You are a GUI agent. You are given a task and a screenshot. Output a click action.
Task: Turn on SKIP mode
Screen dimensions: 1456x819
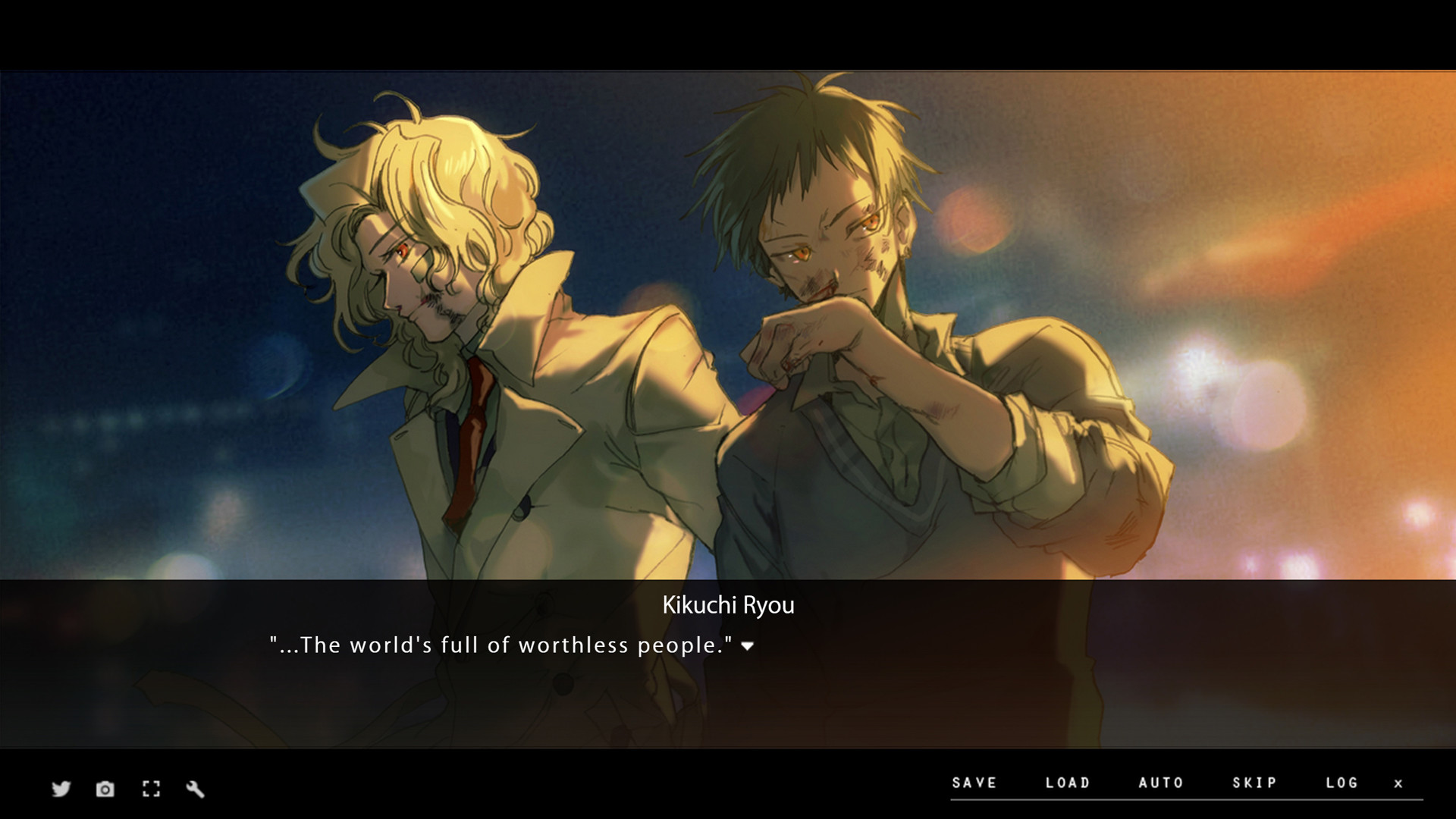pos(1253,783)
